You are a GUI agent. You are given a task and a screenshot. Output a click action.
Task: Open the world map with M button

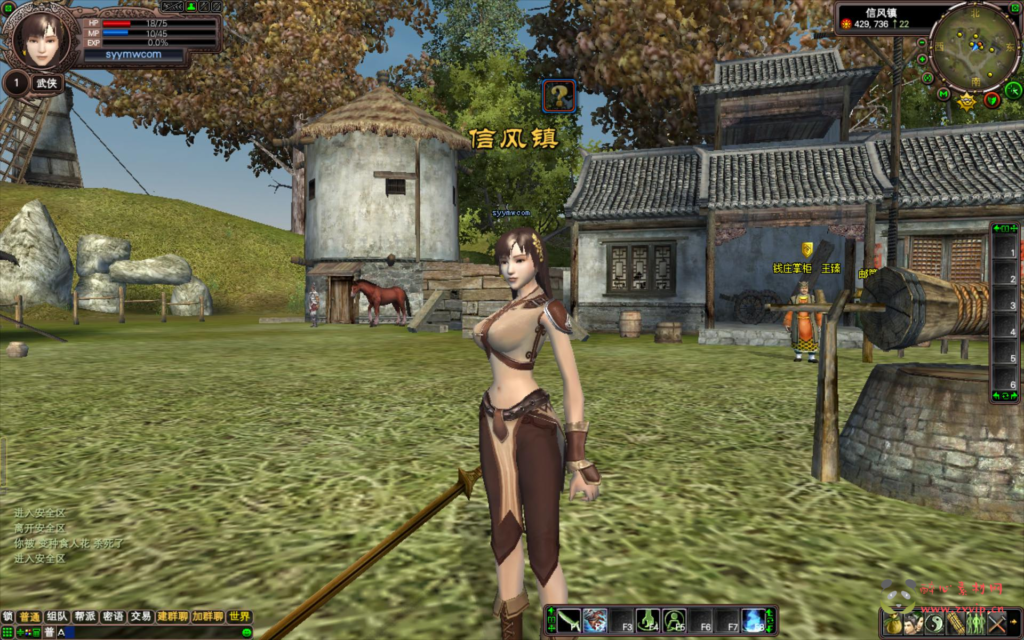pos(943,93)
